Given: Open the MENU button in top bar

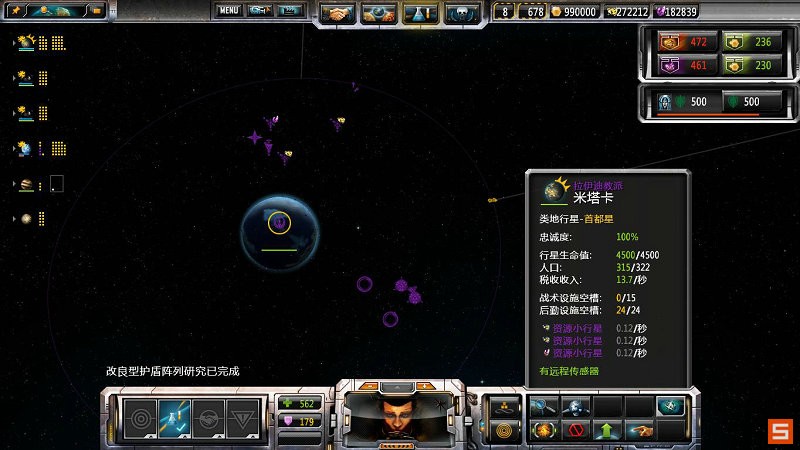Looking at the screenshot, I should tap(229, 11).
